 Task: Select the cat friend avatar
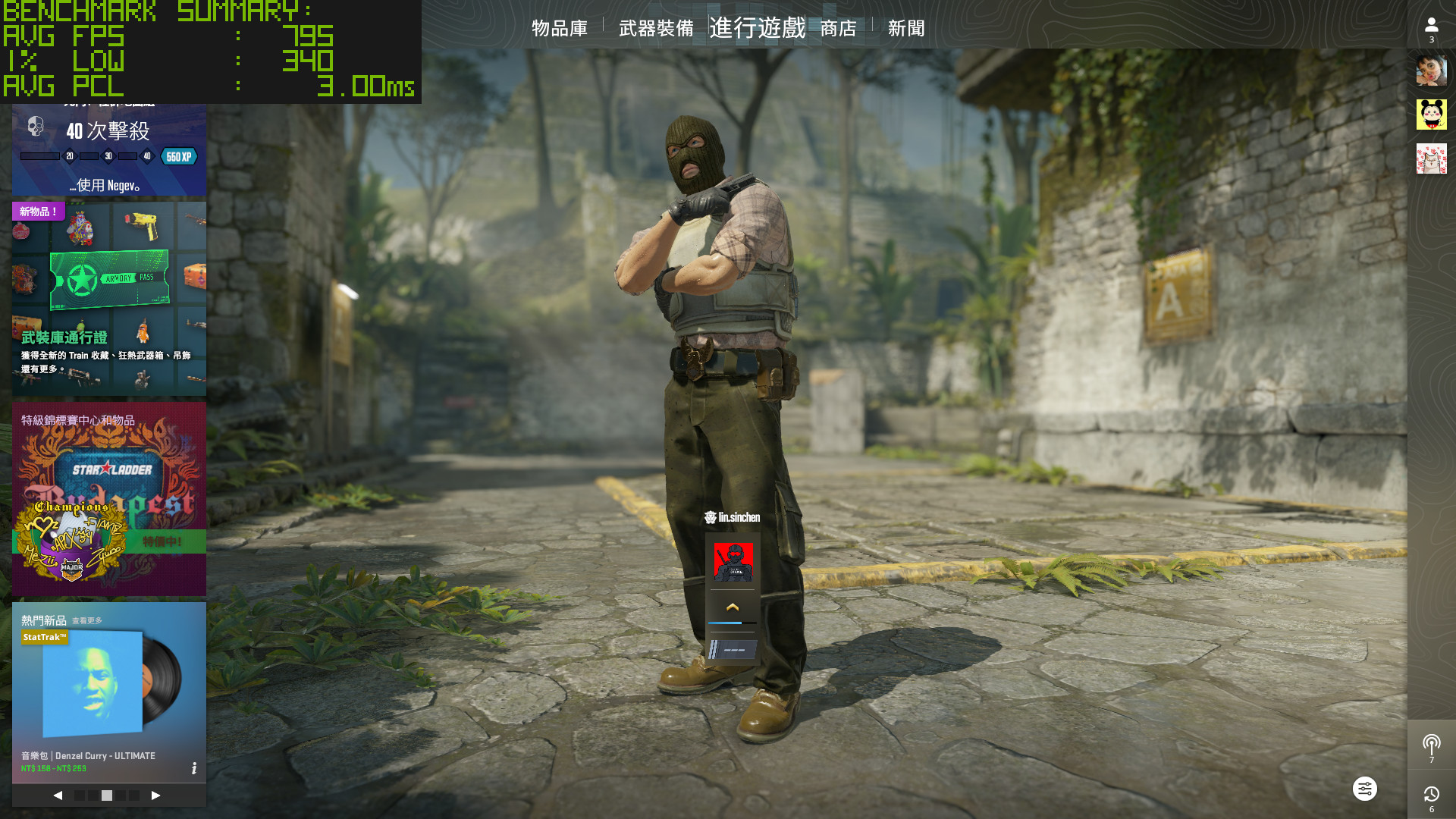click(x=1431, y=158)
